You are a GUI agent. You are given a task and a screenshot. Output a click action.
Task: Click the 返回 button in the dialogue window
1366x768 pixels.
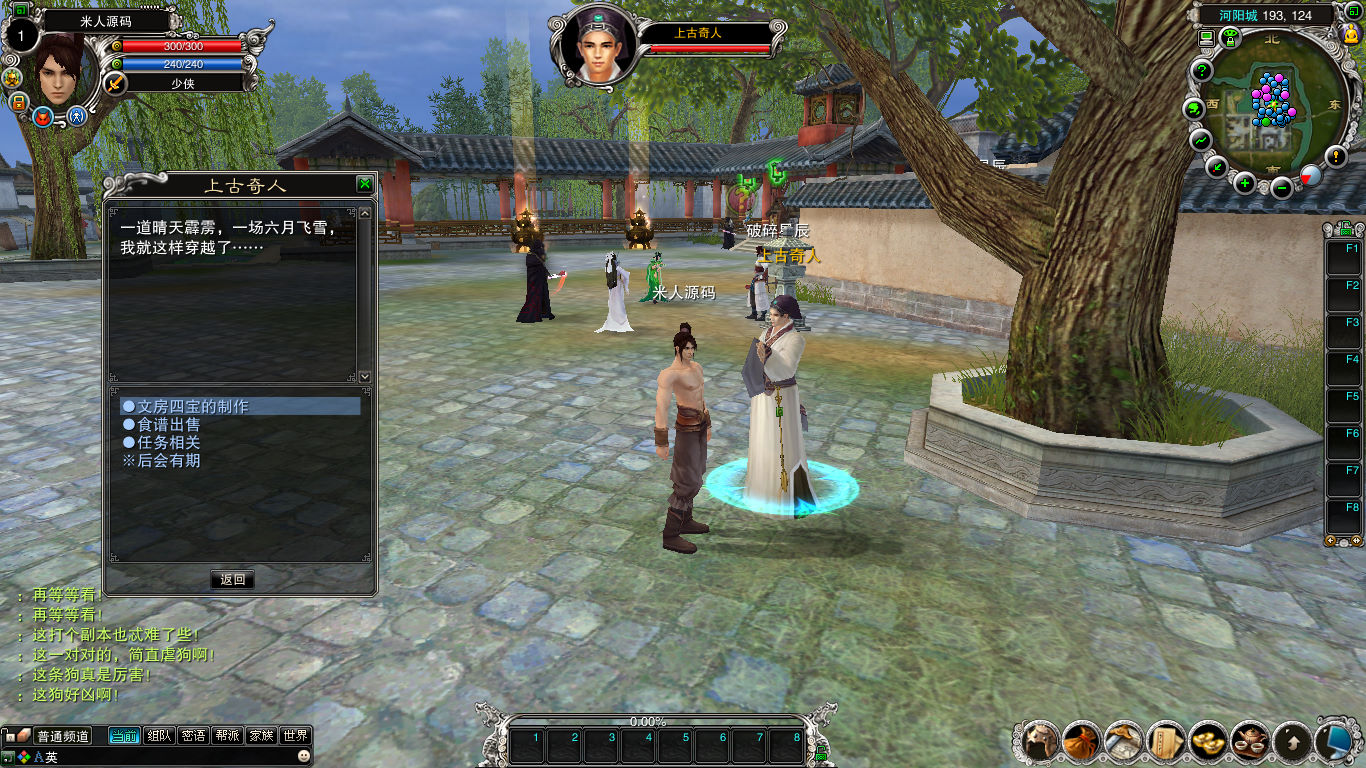[232, 579]
